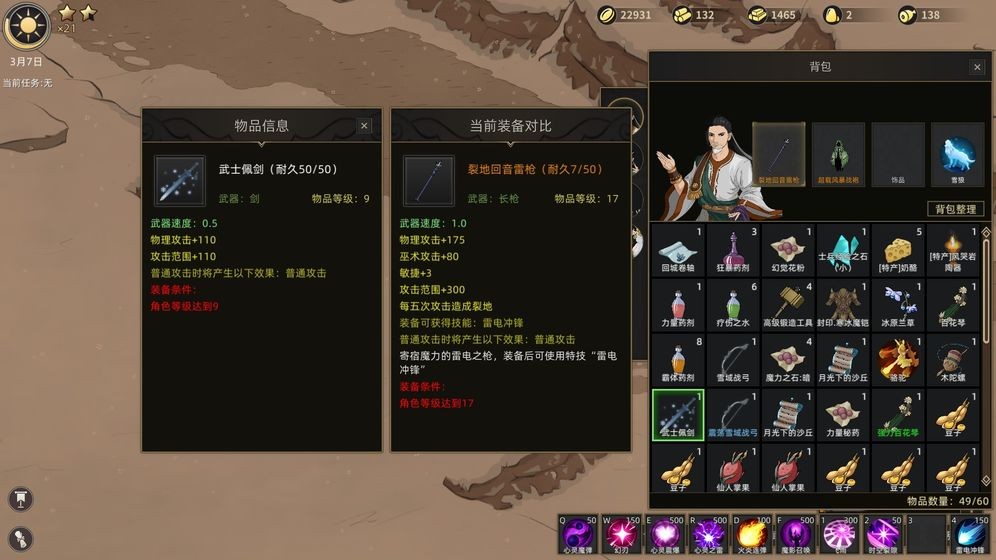This screenshot has height=560, width=996.
Task: Pick the [特产]奶酪 cheese item
Action: 898,249
